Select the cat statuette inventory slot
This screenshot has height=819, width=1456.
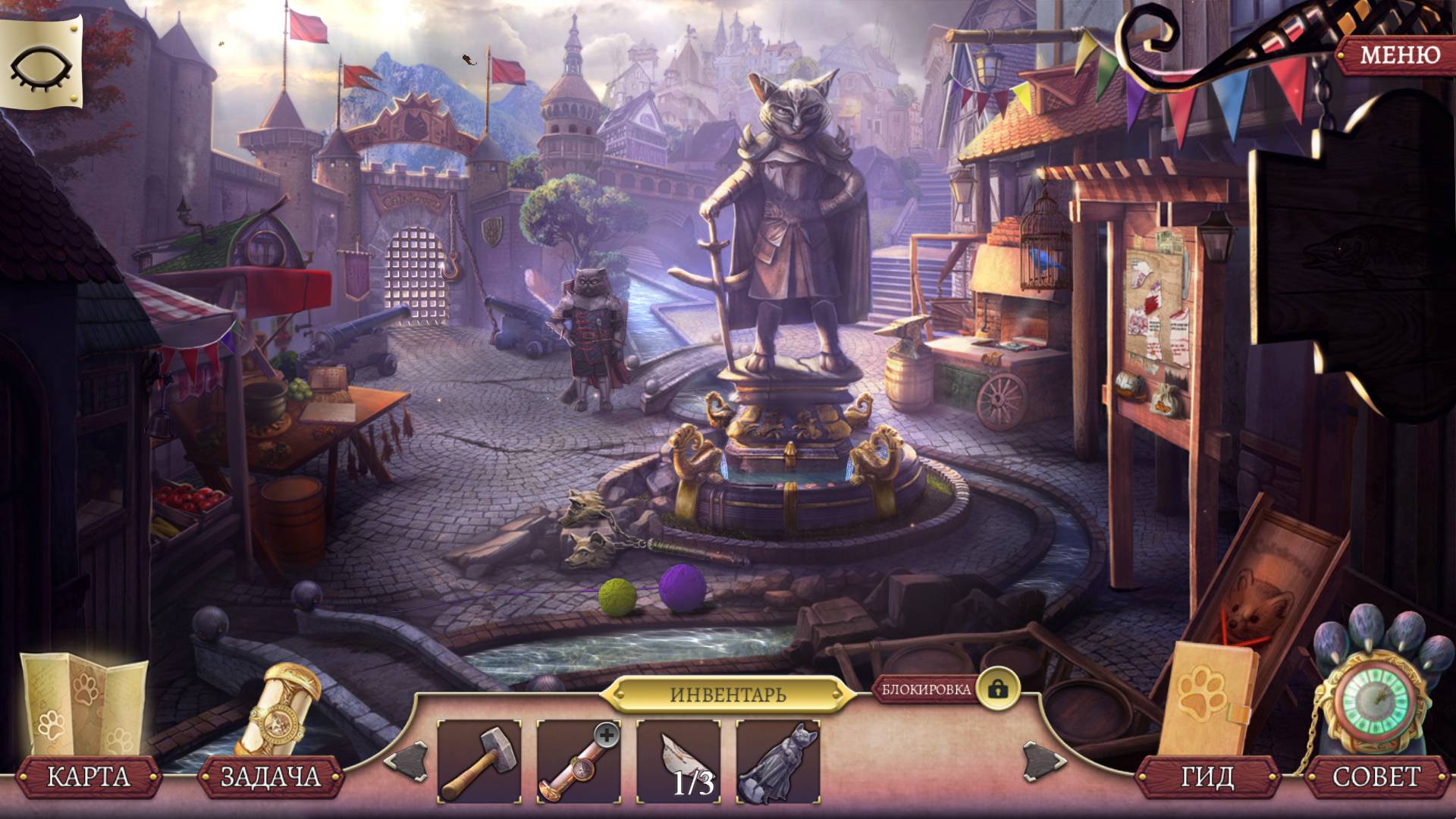pos(777,761)
